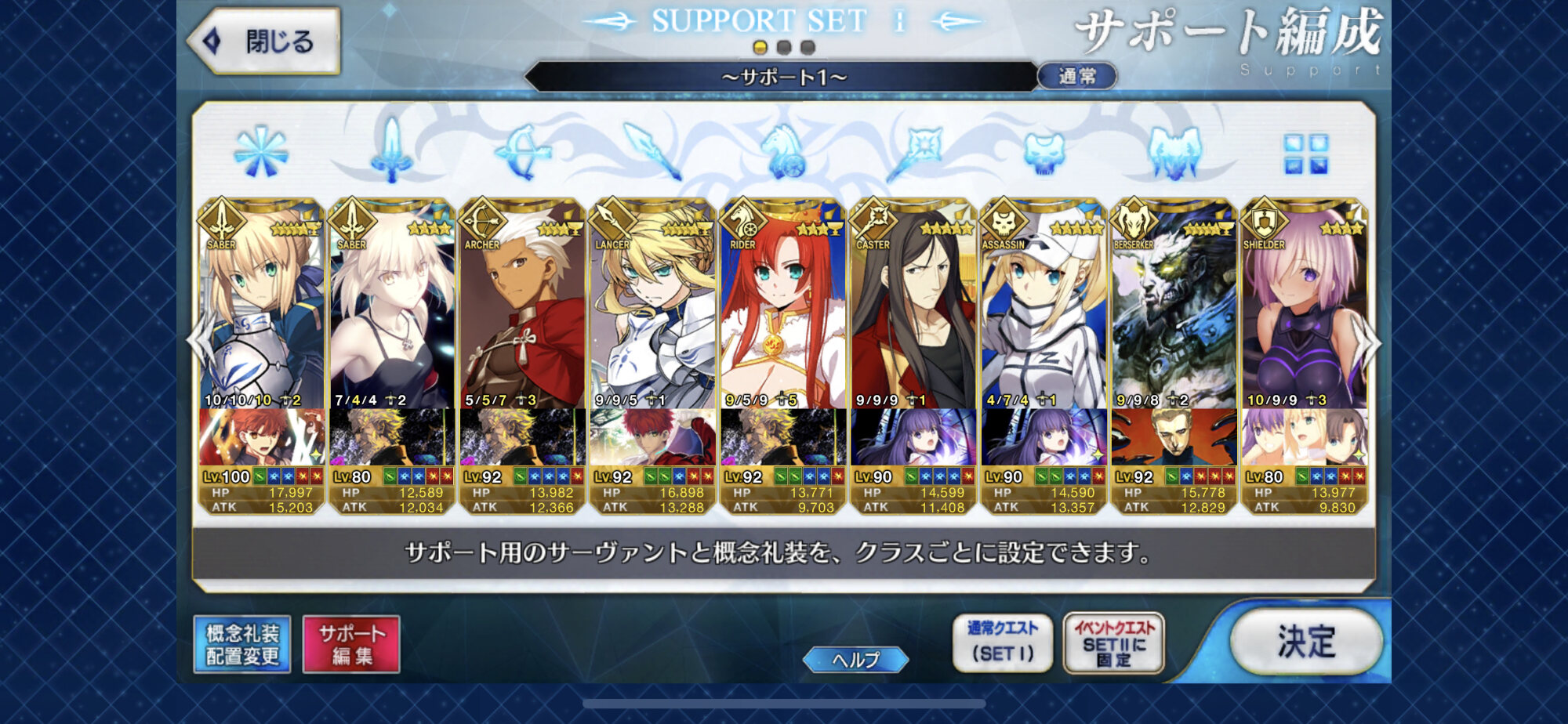Select the Lancer servant card

click(x=652, y=313)
